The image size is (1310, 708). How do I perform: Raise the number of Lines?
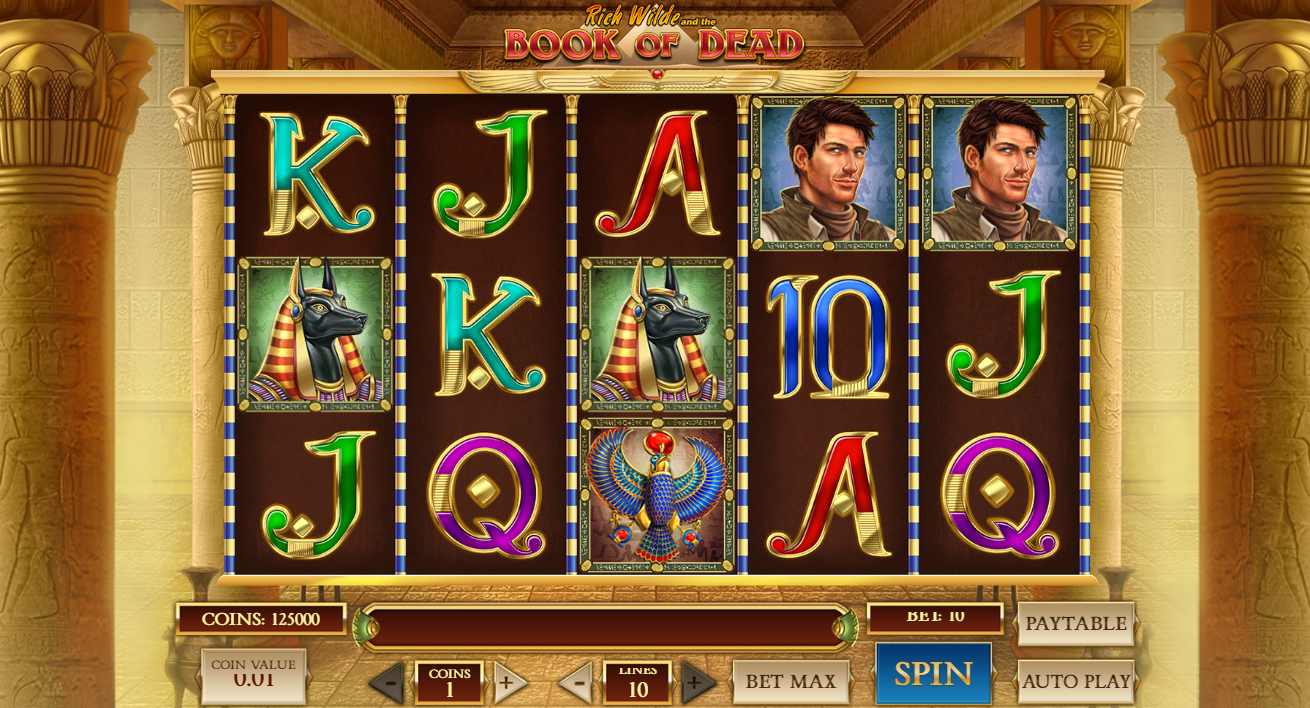[x=696, y=683]
